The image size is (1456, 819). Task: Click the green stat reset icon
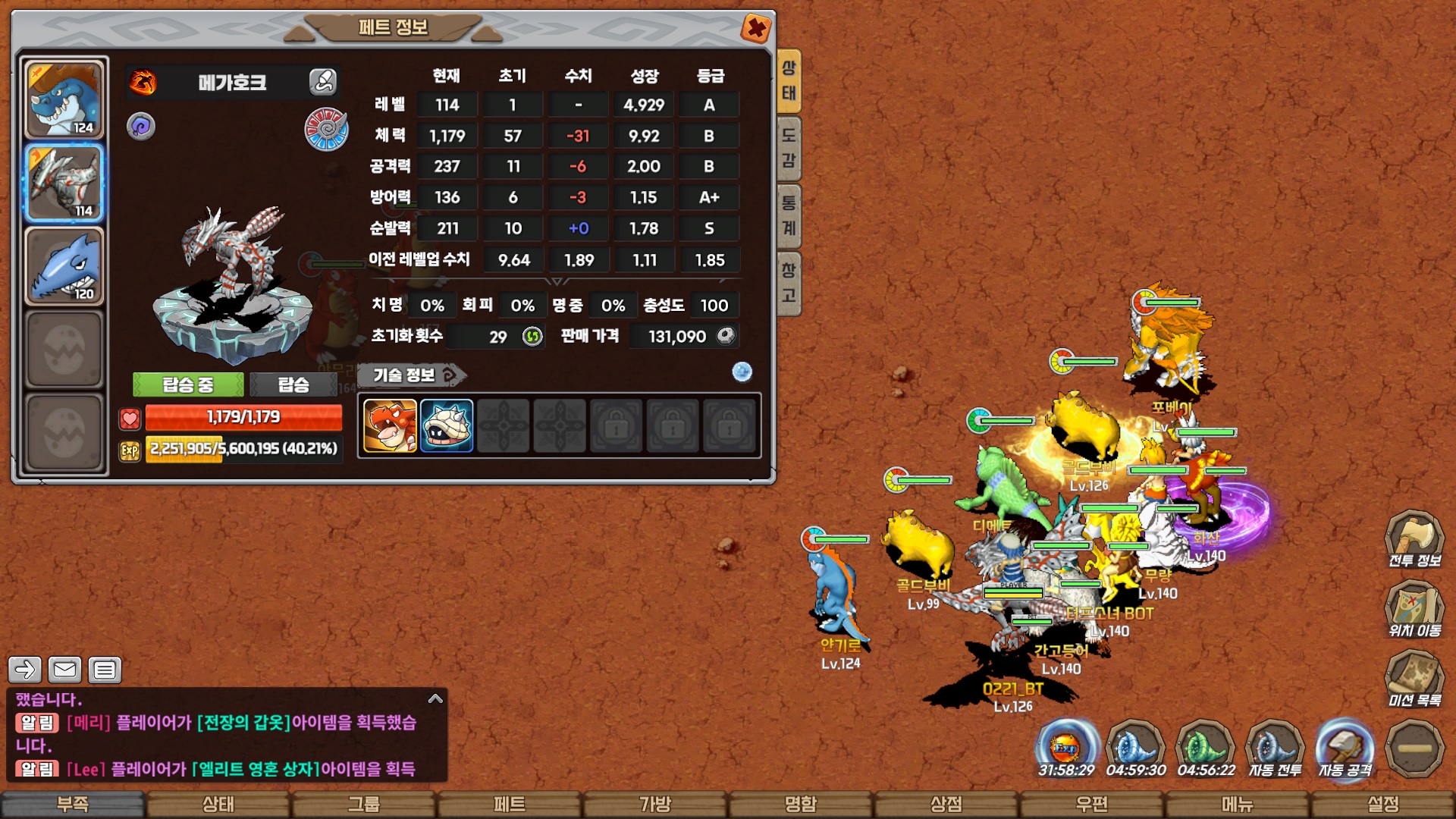click(x=533, y=336)
